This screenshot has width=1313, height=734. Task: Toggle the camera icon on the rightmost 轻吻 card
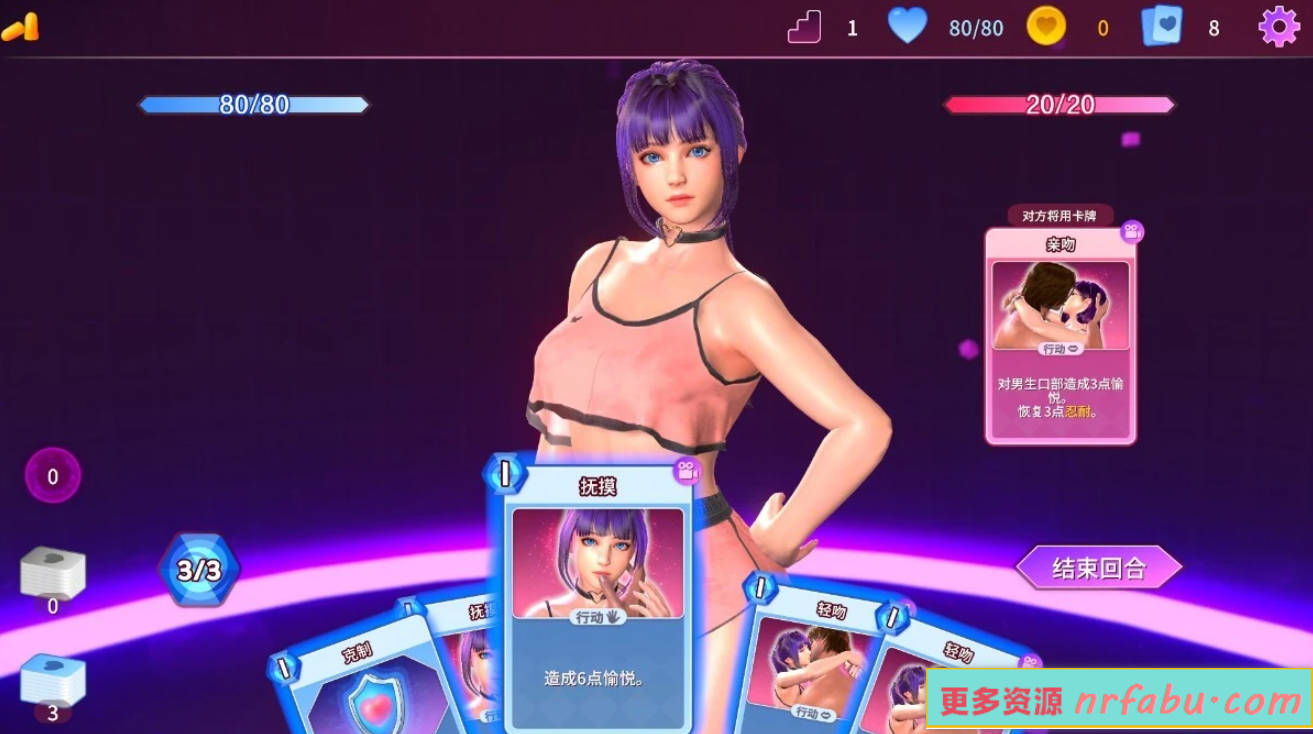pos(1028,660)
